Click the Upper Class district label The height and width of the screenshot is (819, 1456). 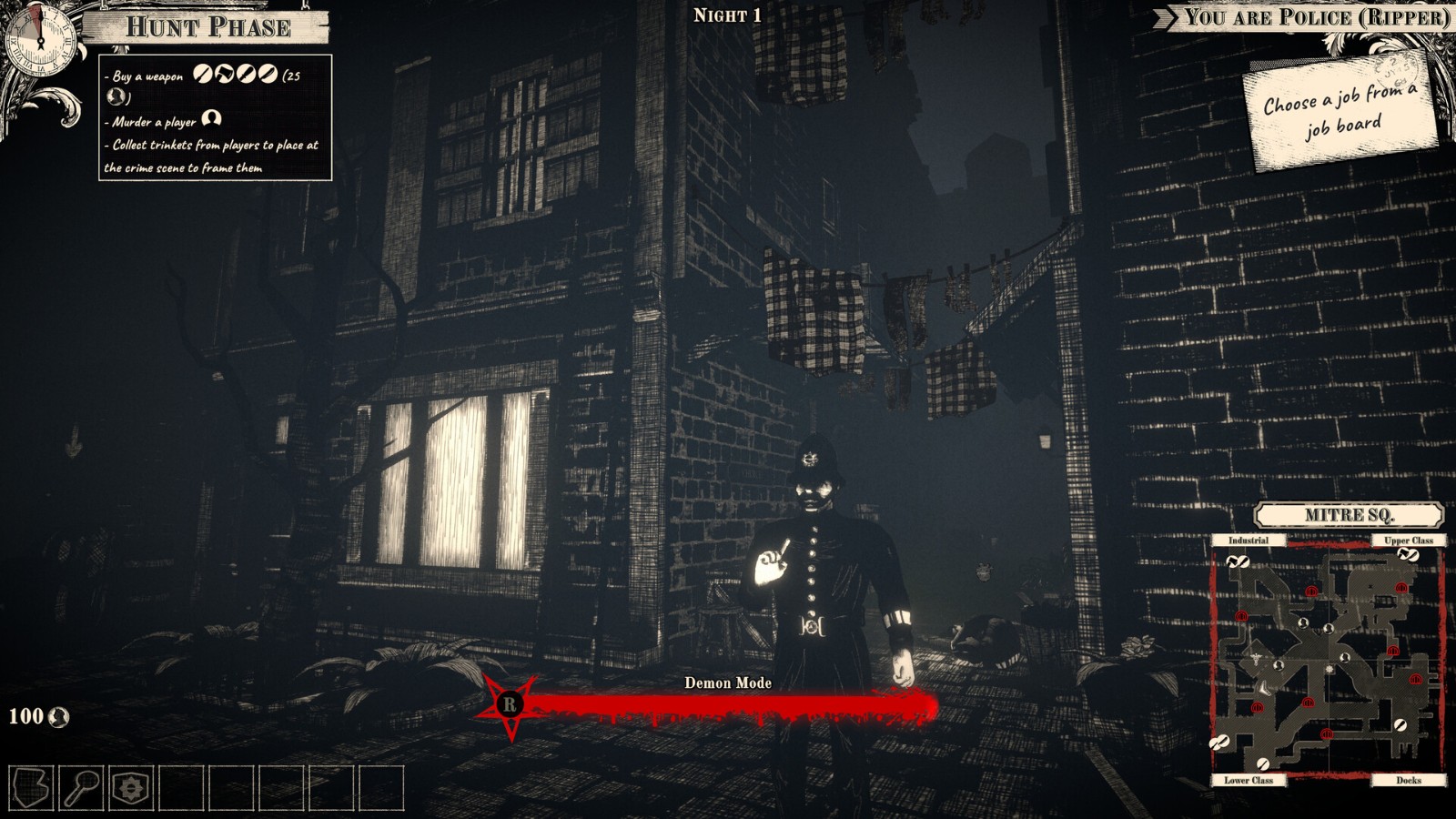click(x=1408, y=541)
